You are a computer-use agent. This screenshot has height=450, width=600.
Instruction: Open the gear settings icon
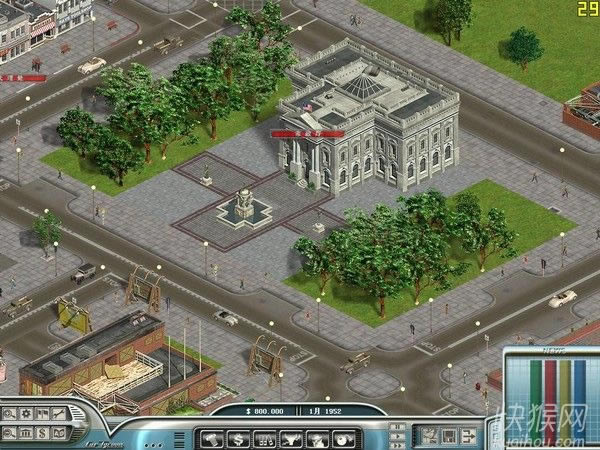point(26,414)
